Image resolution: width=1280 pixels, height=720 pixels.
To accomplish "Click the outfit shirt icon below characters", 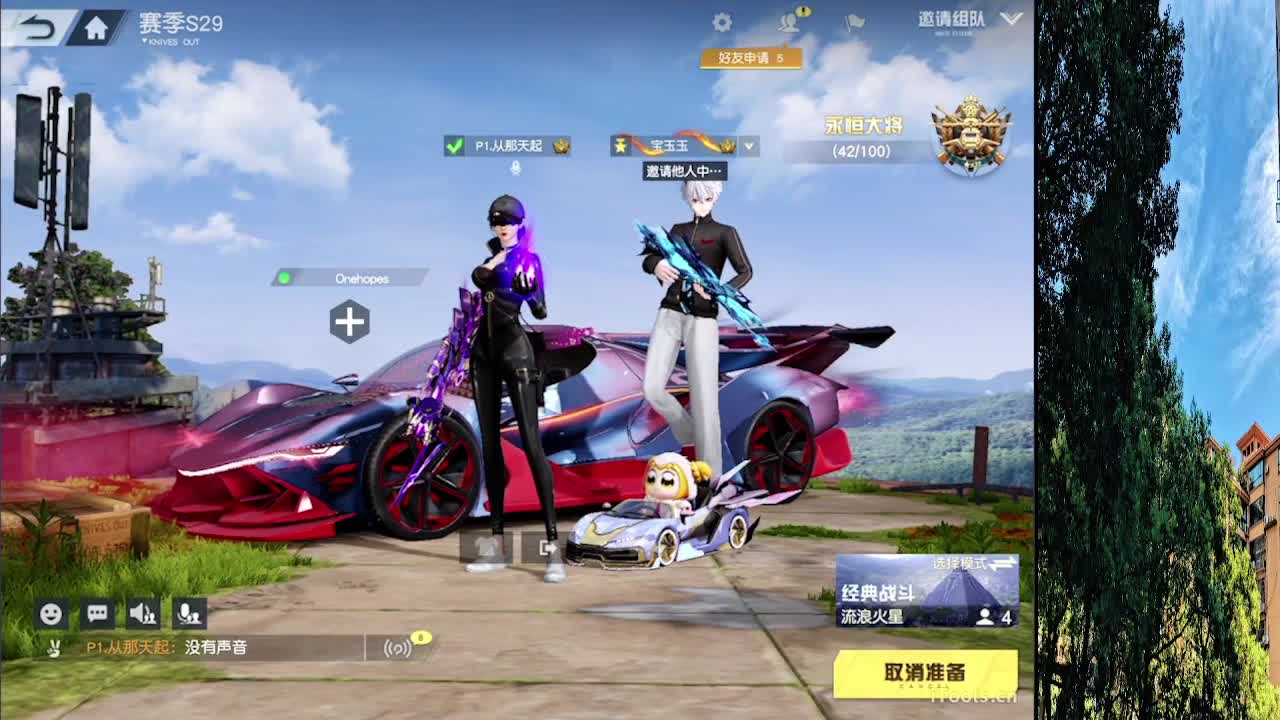I will click(486, 546).
